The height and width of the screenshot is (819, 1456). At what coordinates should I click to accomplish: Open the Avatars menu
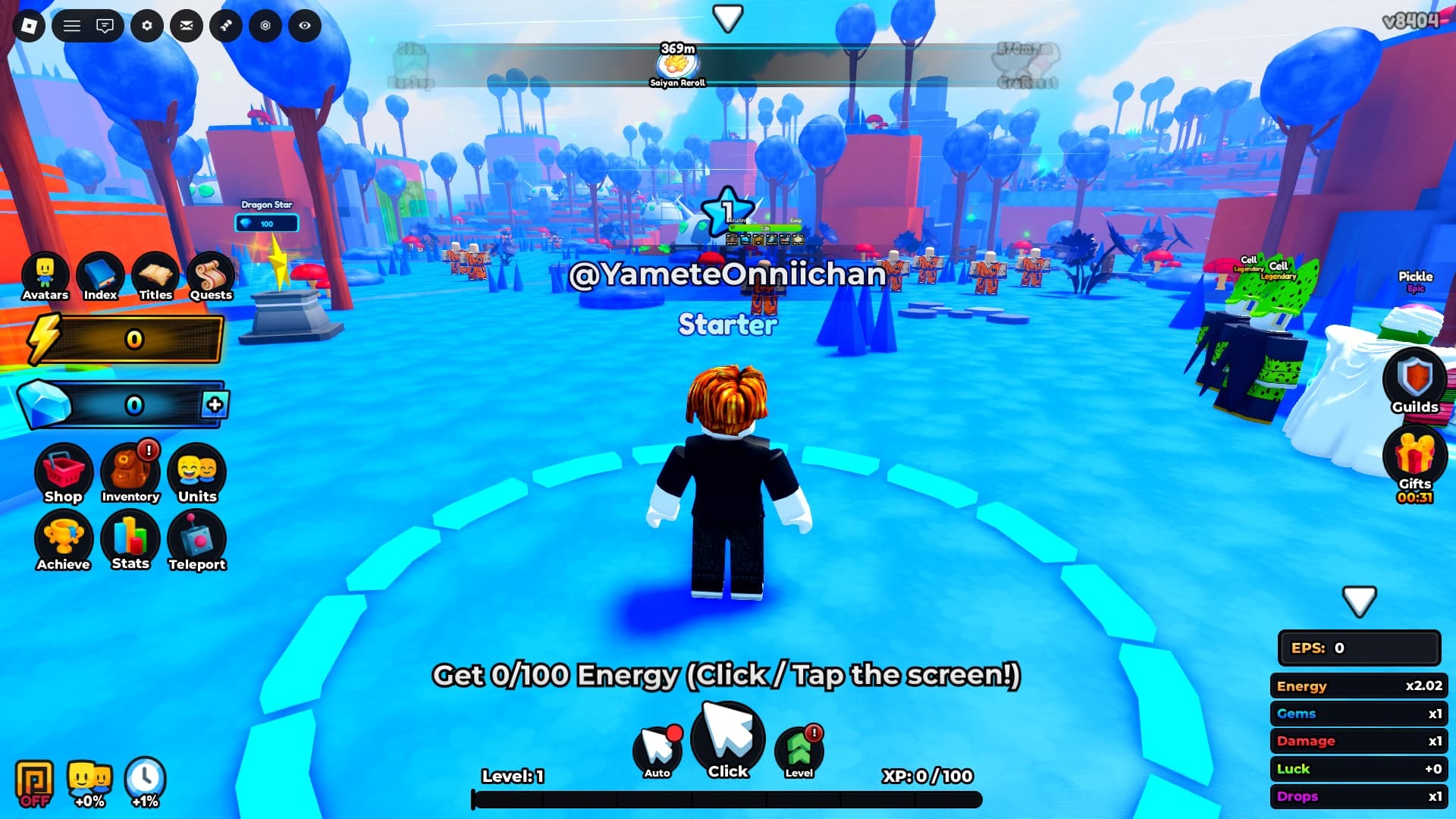click(45, 276)
